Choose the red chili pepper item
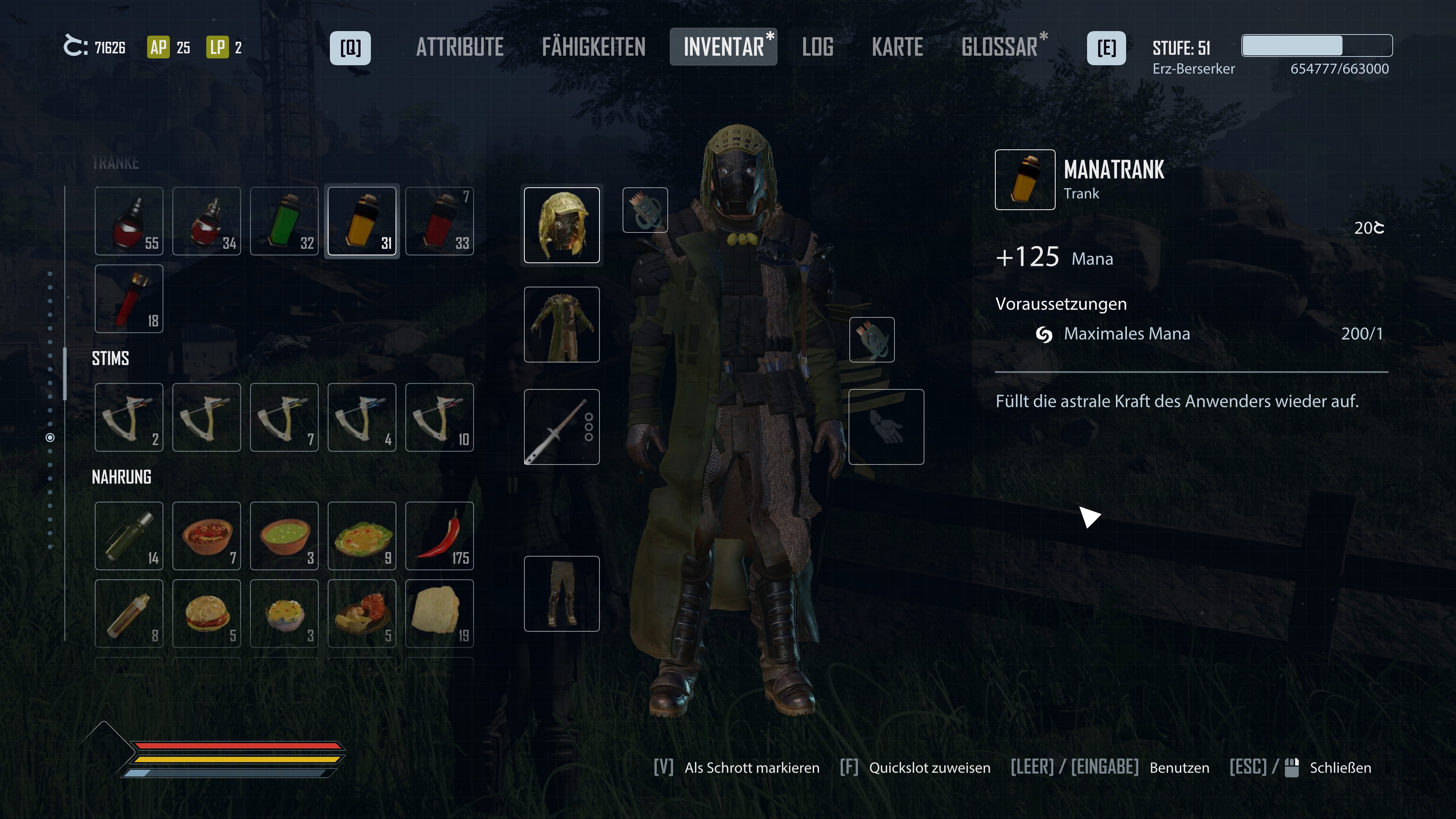 click(x=439, y=536)
